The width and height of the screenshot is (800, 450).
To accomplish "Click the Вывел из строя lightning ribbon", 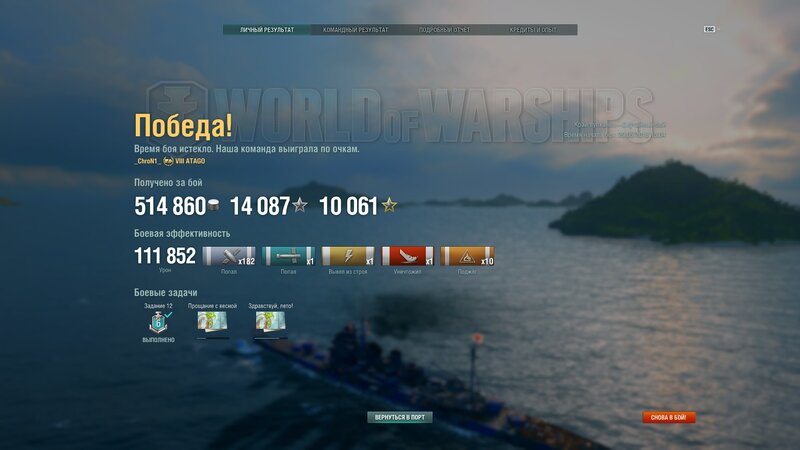I will [x=348, y=257].
